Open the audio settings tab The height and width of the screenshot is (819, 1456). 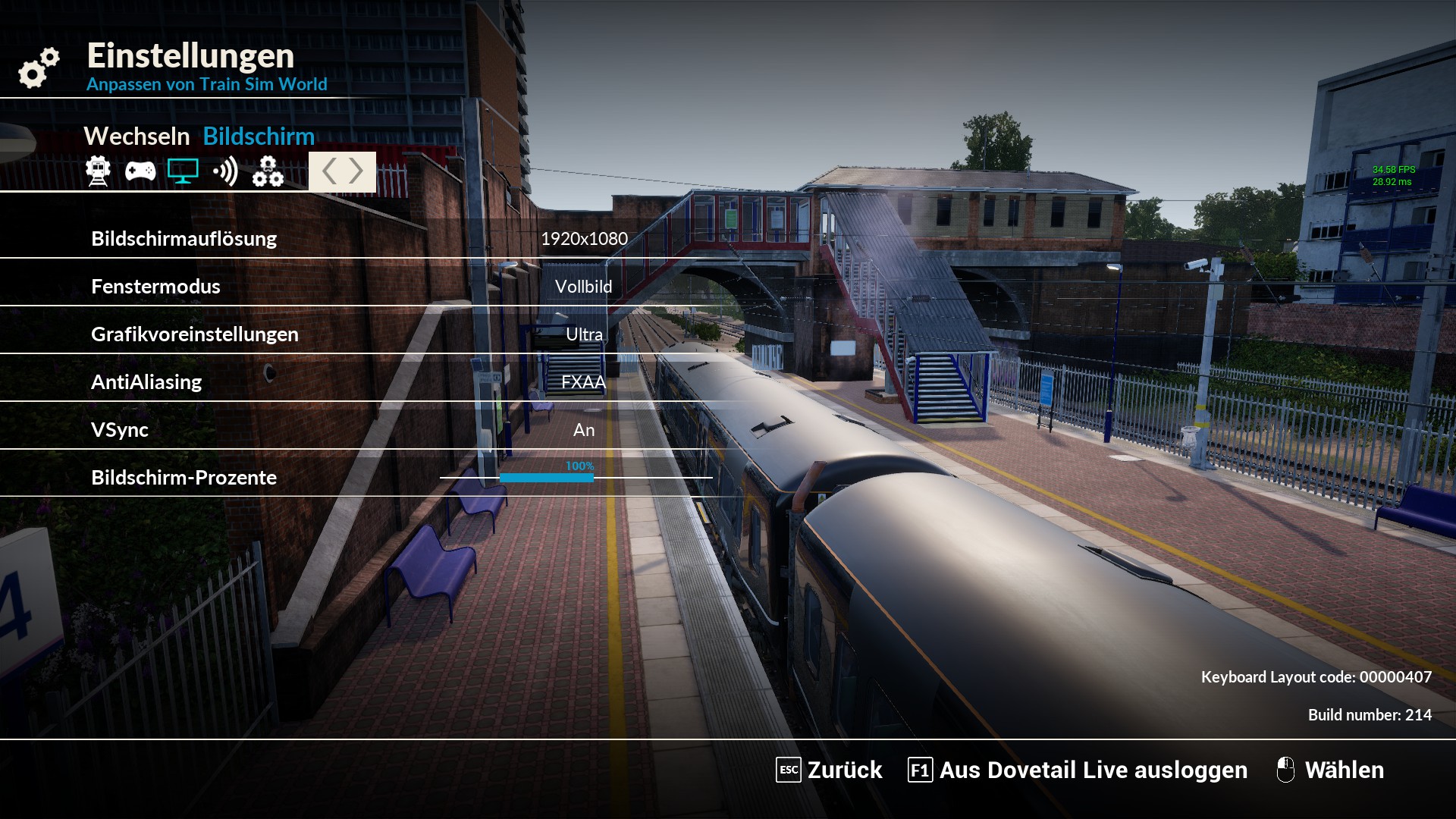(225, 172)
